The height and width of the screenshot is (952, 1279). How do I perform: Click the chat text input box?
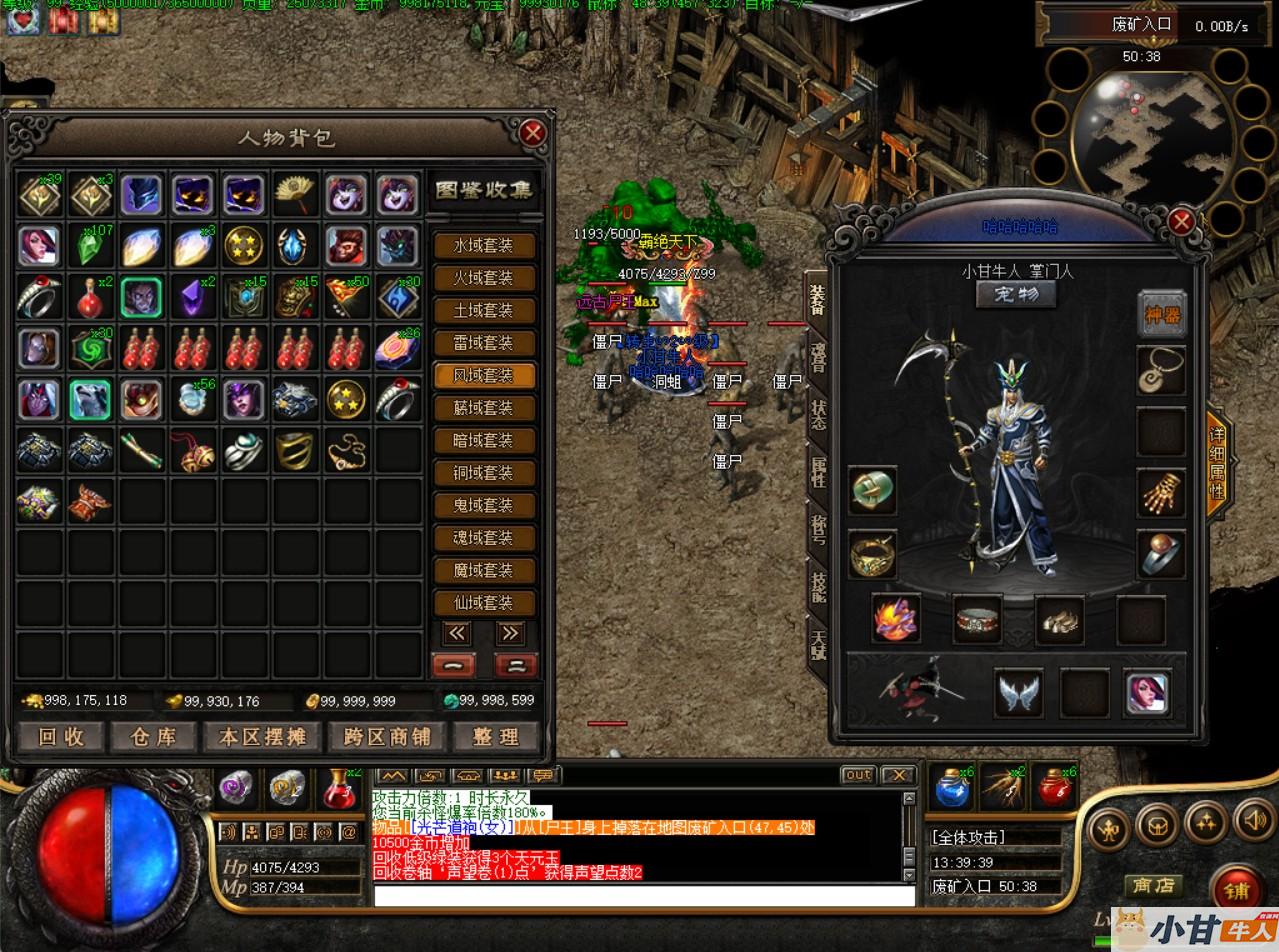644,896
